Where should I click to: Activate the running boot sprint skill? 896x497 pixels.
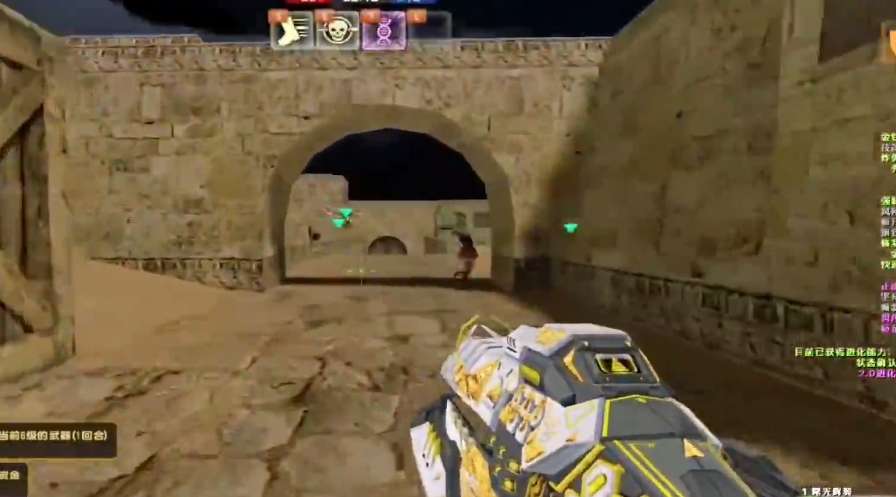(x=291, y=30)
